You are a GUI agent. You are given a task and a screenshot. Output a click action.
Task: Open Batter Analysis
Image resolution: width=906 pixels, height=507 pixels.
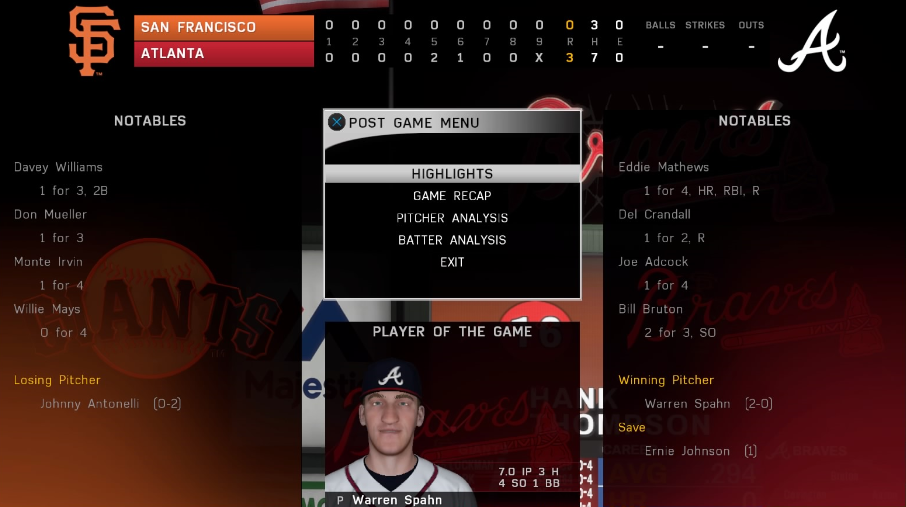pos(452,240)
